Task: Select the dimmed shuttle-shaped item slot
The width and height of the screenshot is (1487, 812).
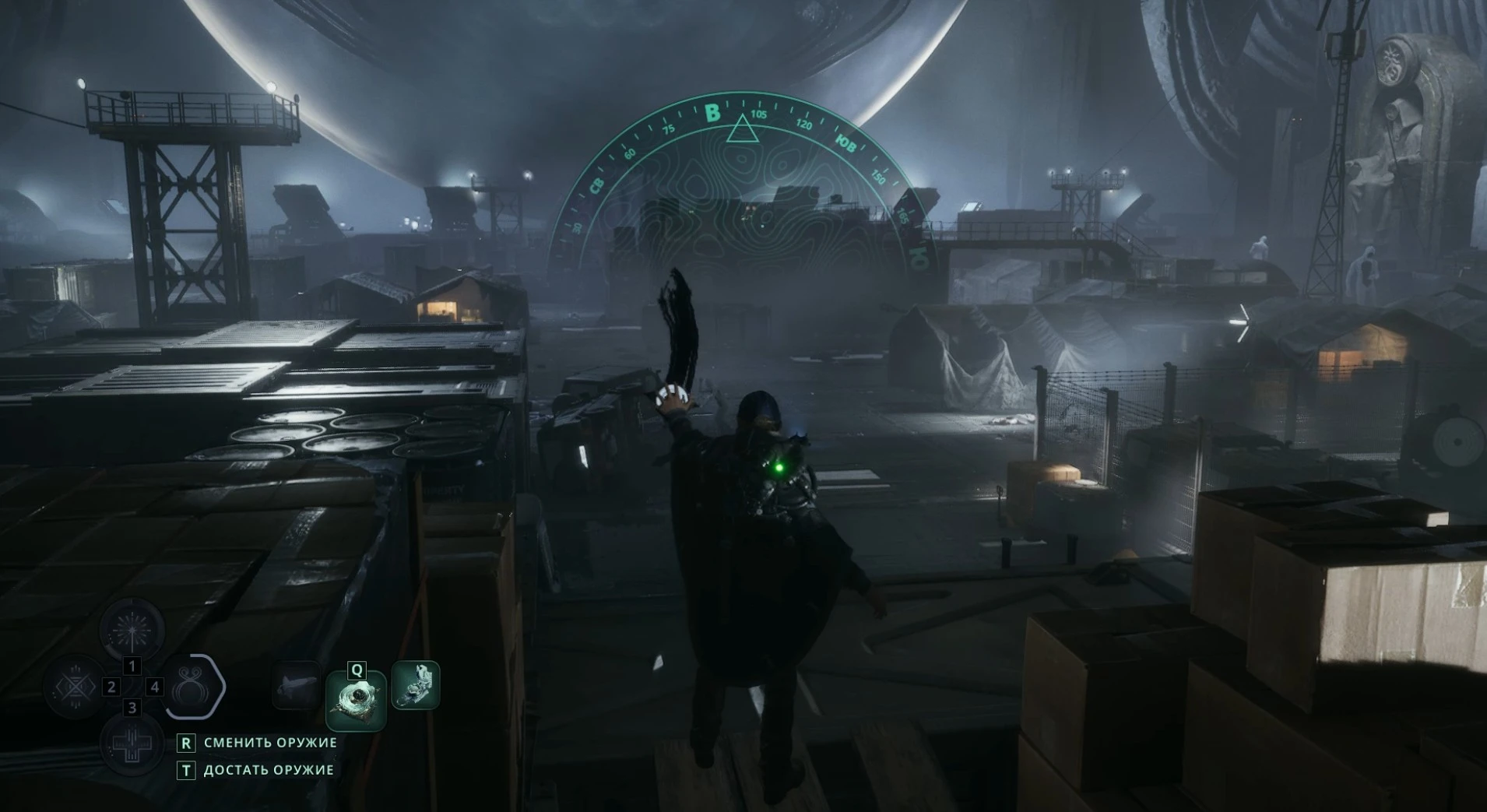Action: pyautogui.click(x=297, y=685)
